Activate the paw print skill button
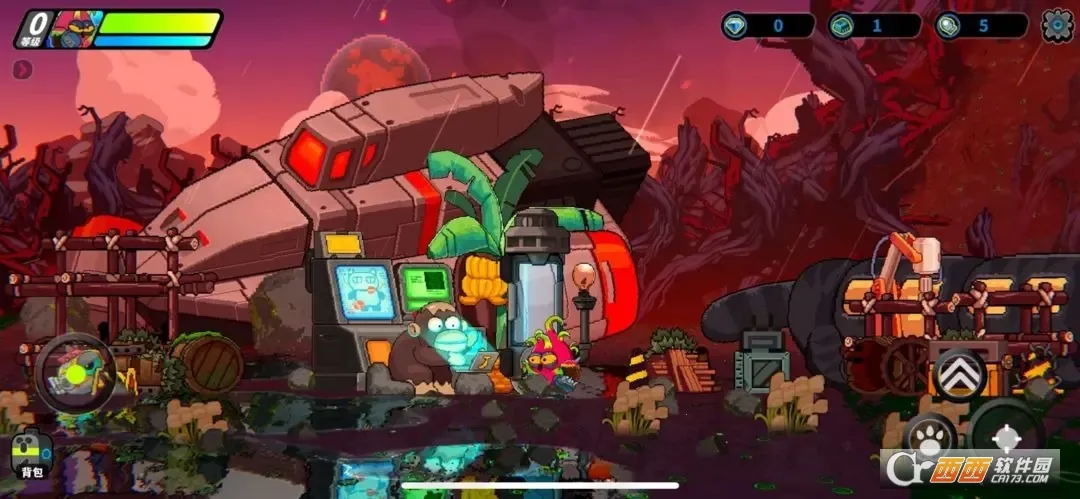Image resolution: width=1080 pixels, height=499 pixels. pos(929,439)
